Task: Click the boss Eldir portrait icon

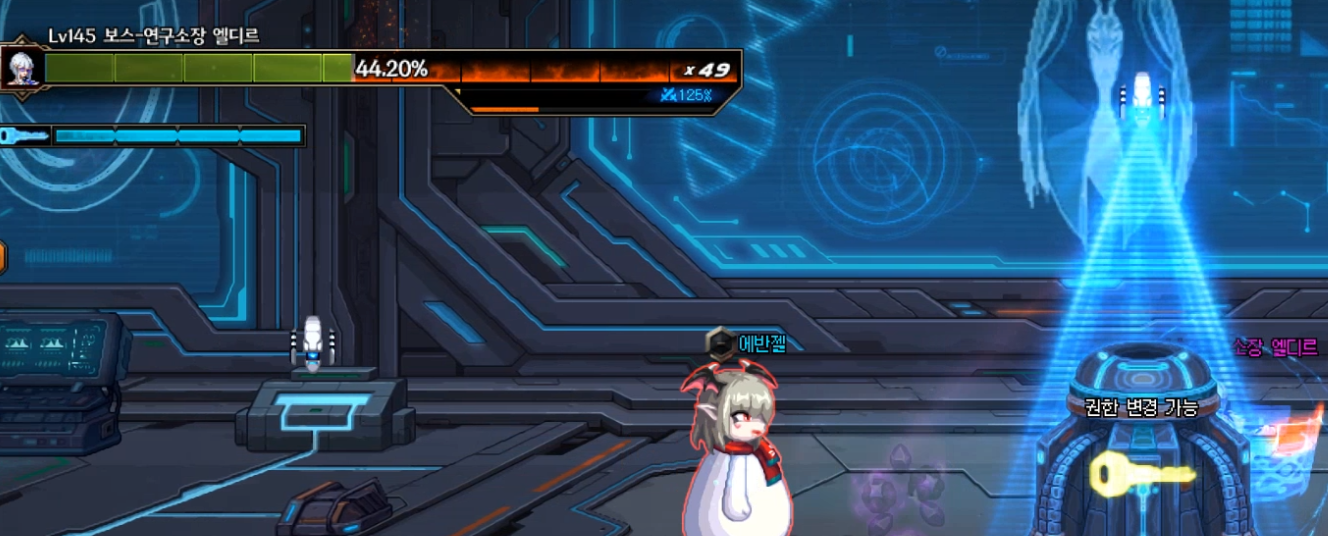Action: (x=18, y=68)
